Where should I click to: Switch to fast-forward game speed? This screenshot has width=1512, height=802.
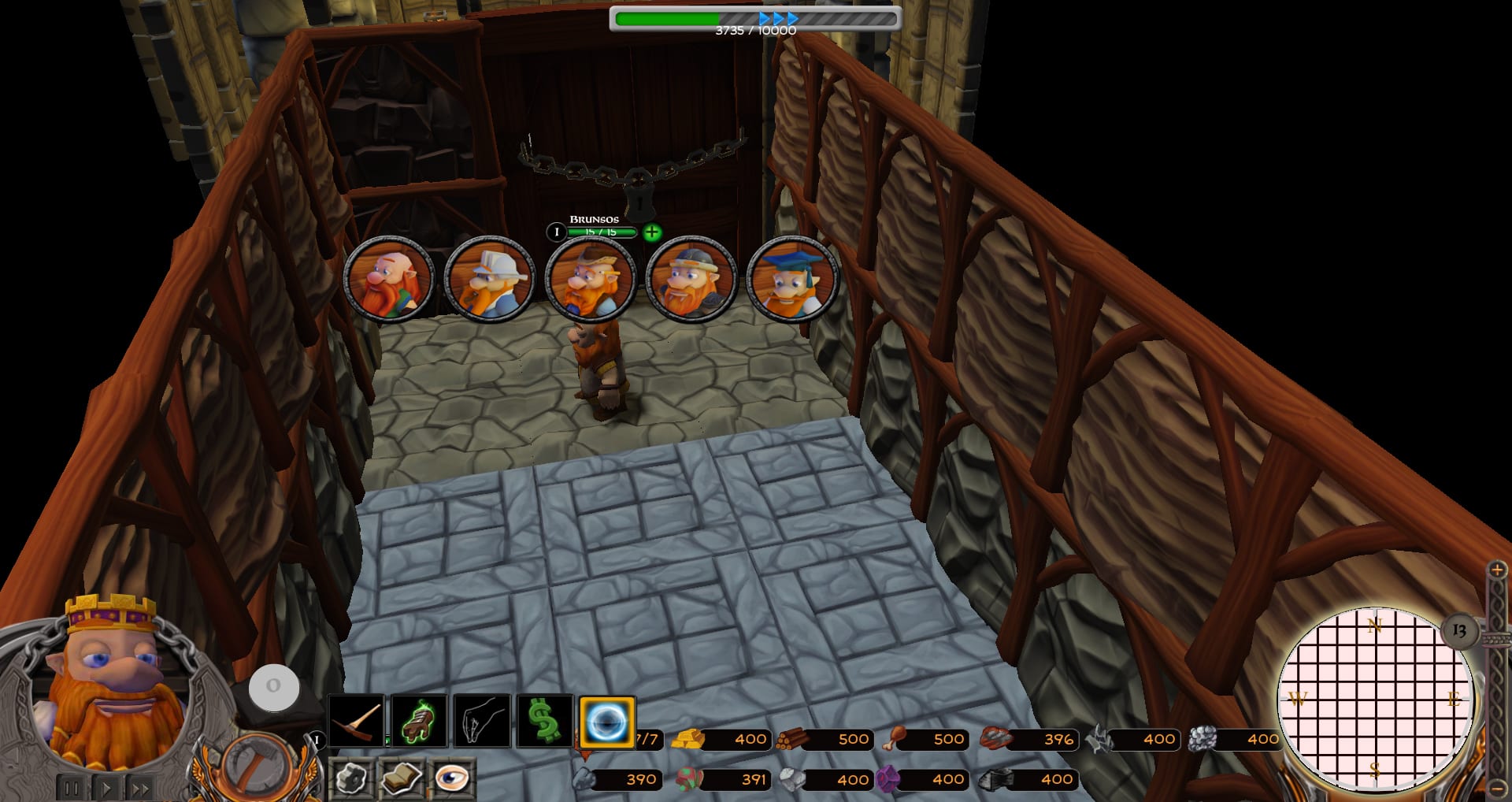(140, 787)
